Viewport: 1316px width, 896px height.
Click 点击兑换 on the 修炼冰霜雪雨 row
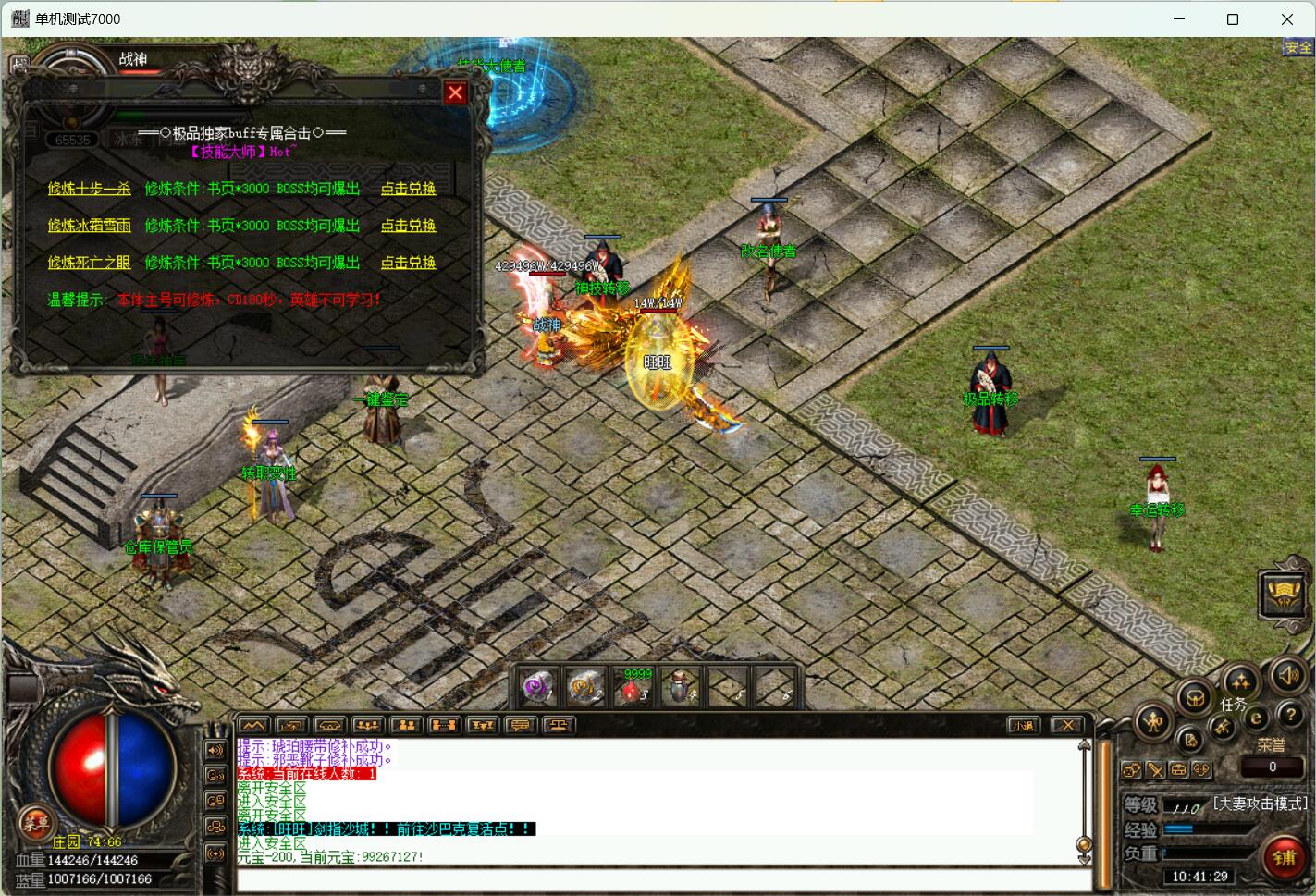pyautogui.click(x=408, y=226)
